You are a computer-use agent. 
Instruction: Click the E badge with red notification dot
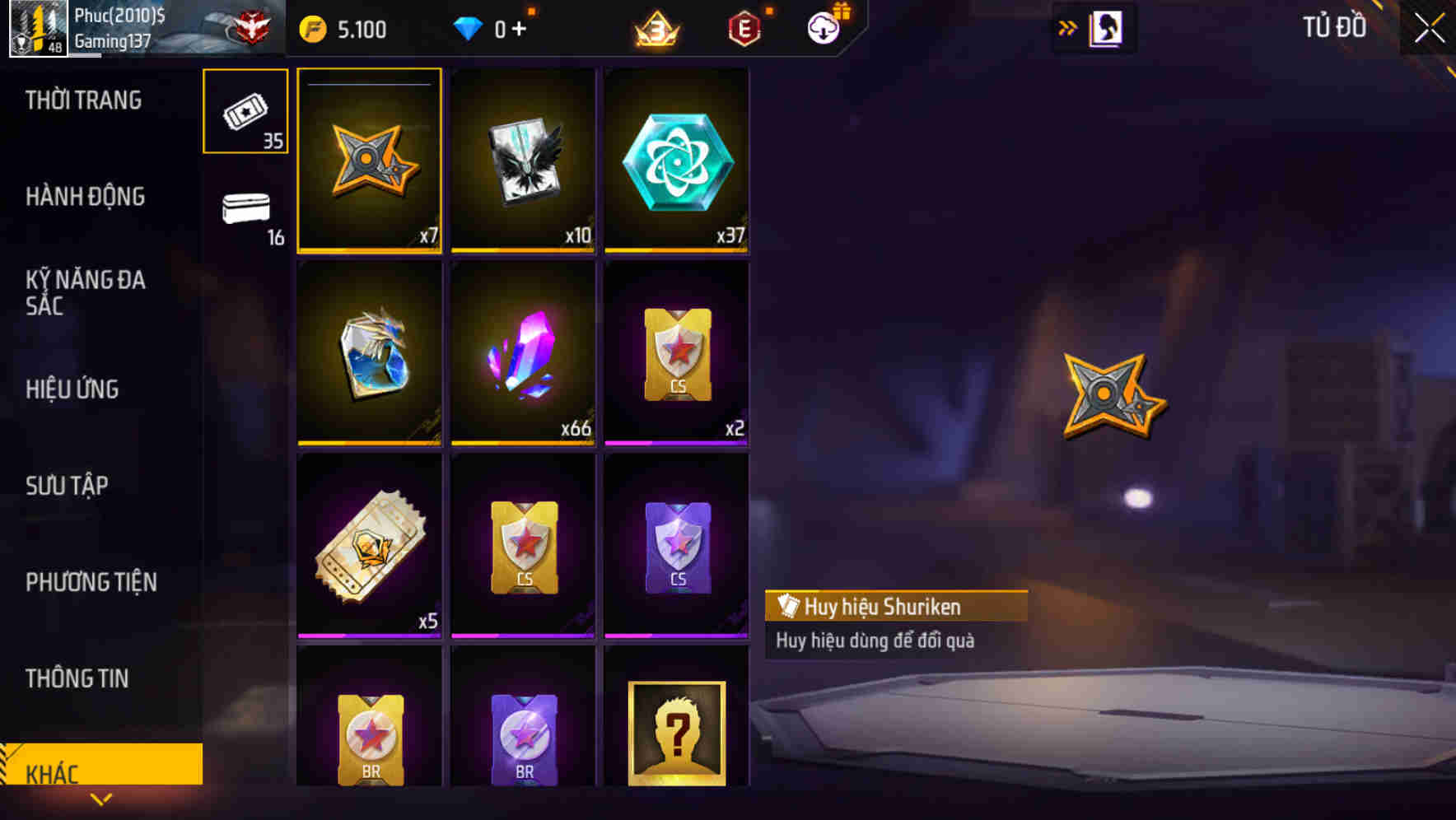[x=743, y=27]
